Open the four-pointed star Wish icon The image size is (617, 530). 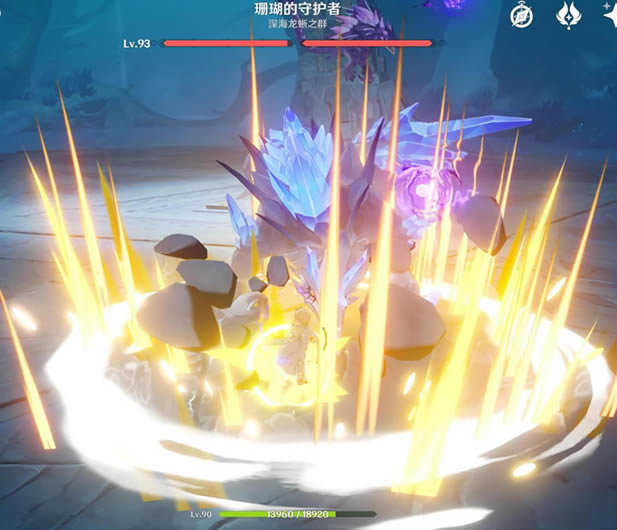[x=609, y=12]
